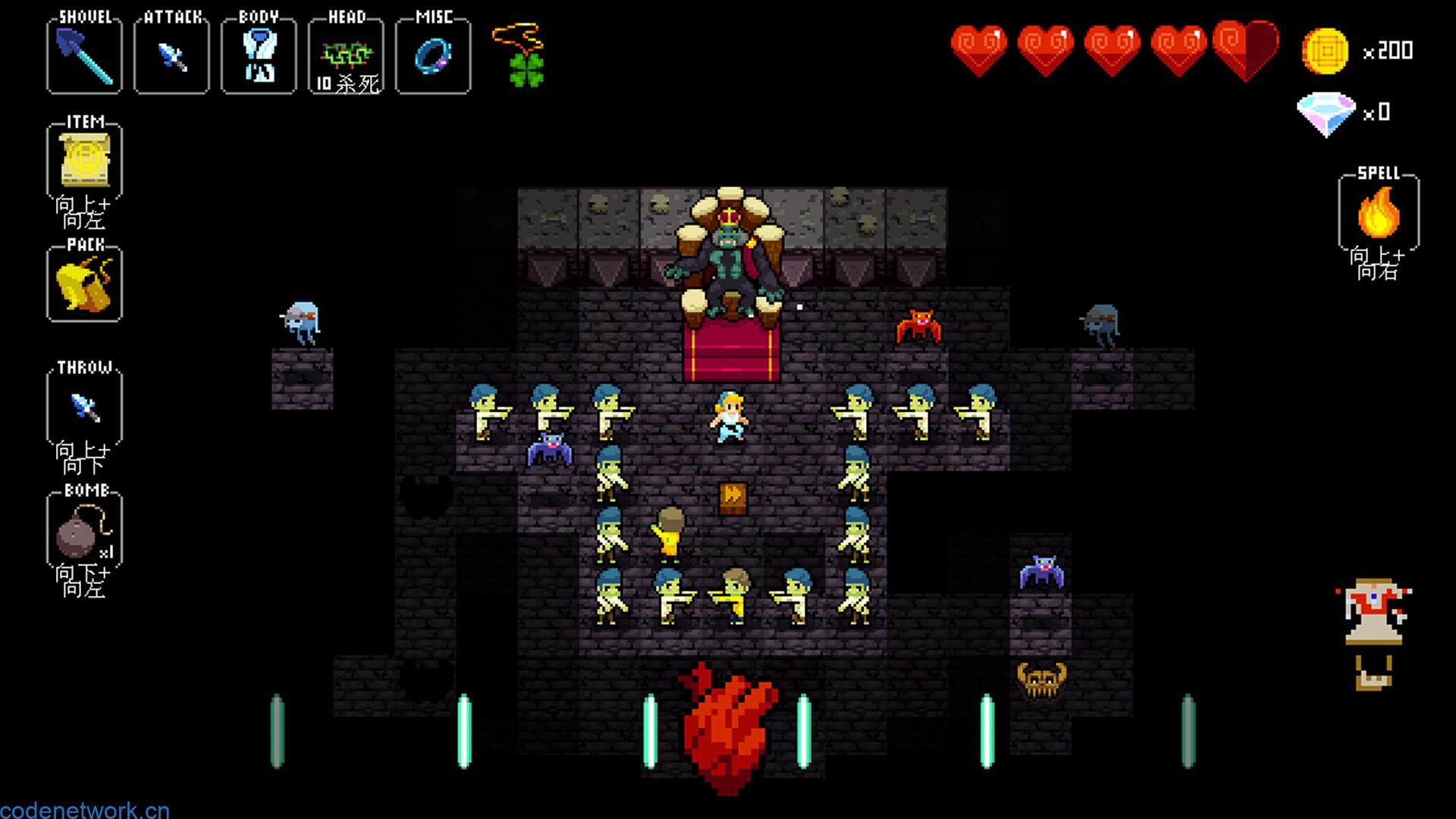
Task: Expand the diamond counter showing x0
Action: coord(1326,114)
